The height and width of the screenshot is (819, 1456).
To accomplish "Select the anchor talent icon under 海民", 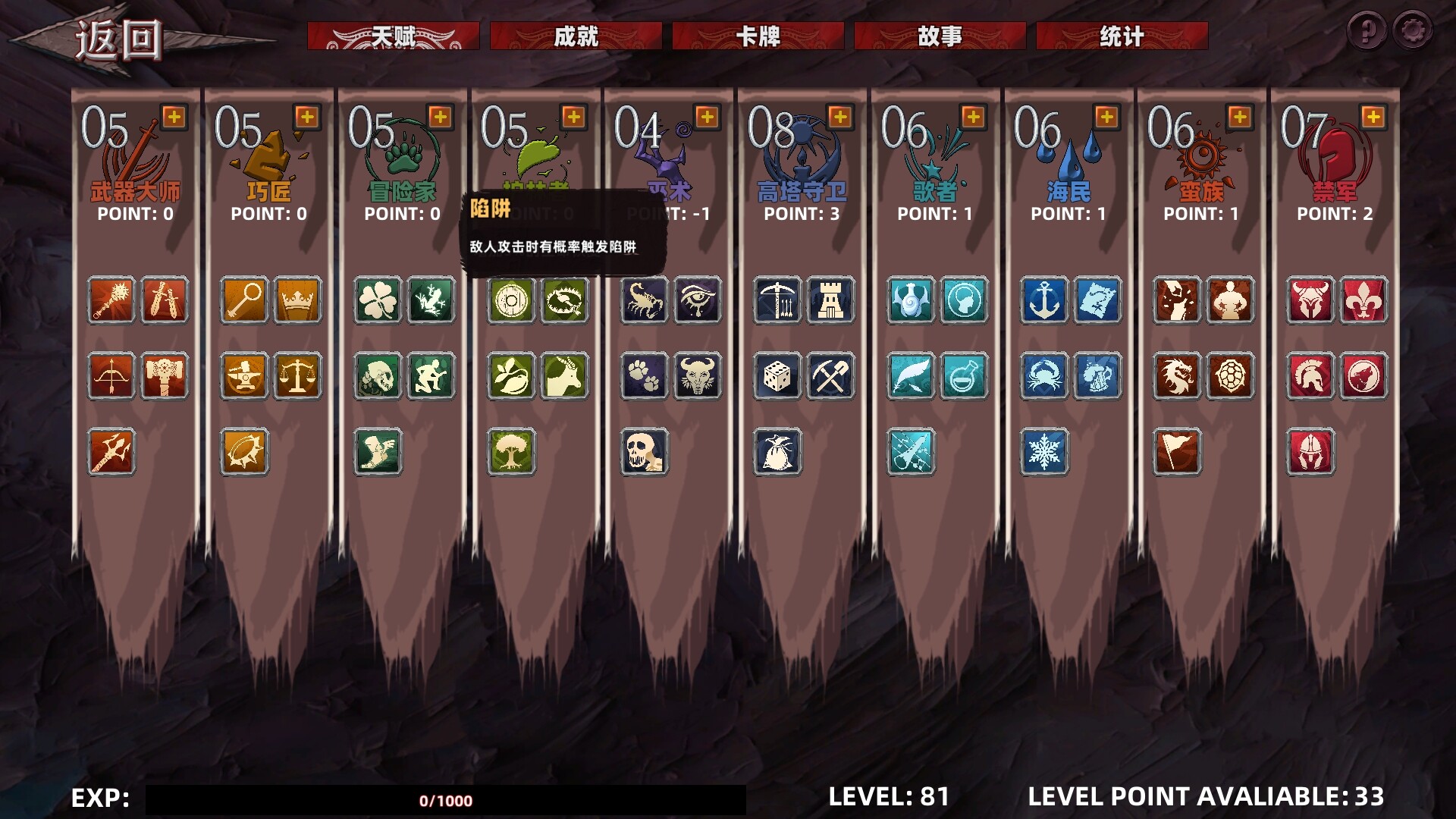I will (1044, 300).
